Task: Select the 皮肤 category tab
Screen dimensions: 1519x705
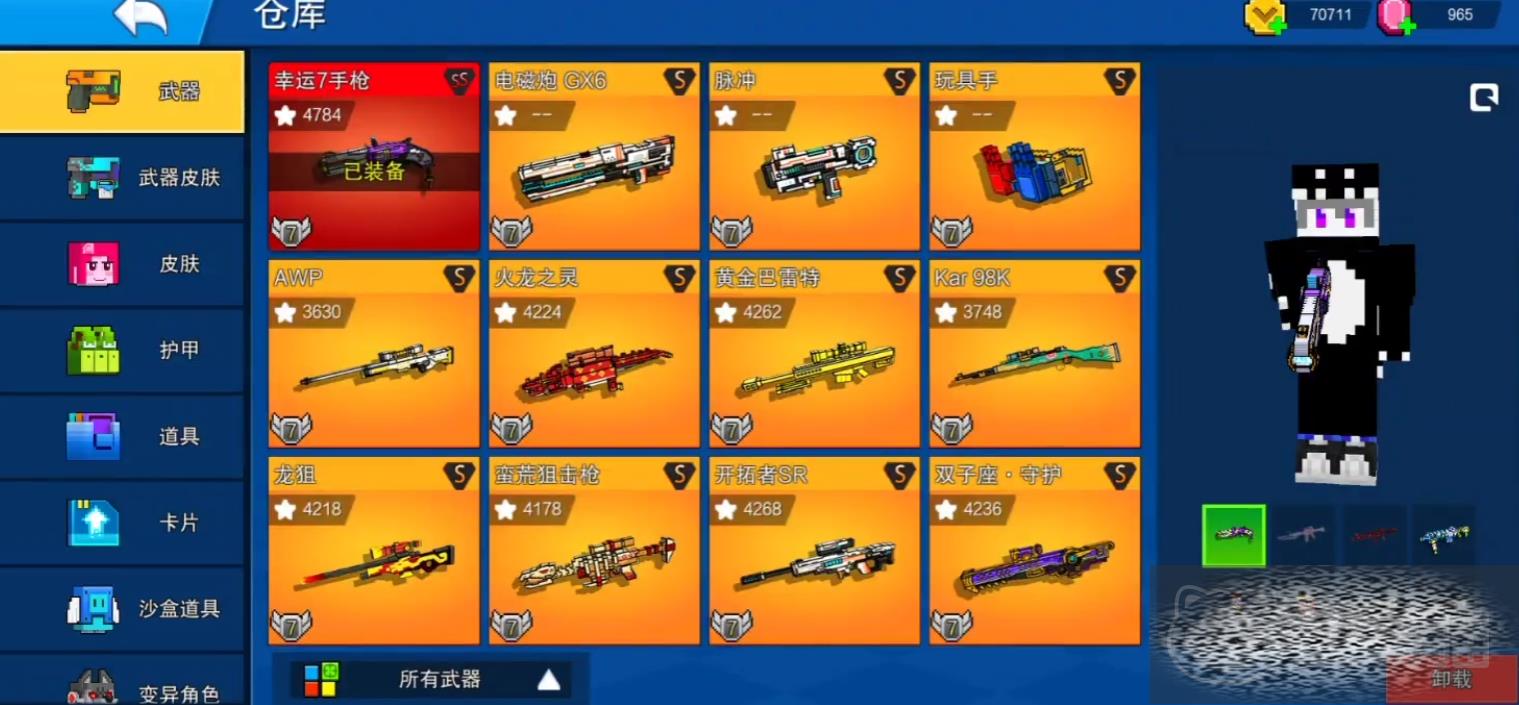Action: tap(122, 264)
